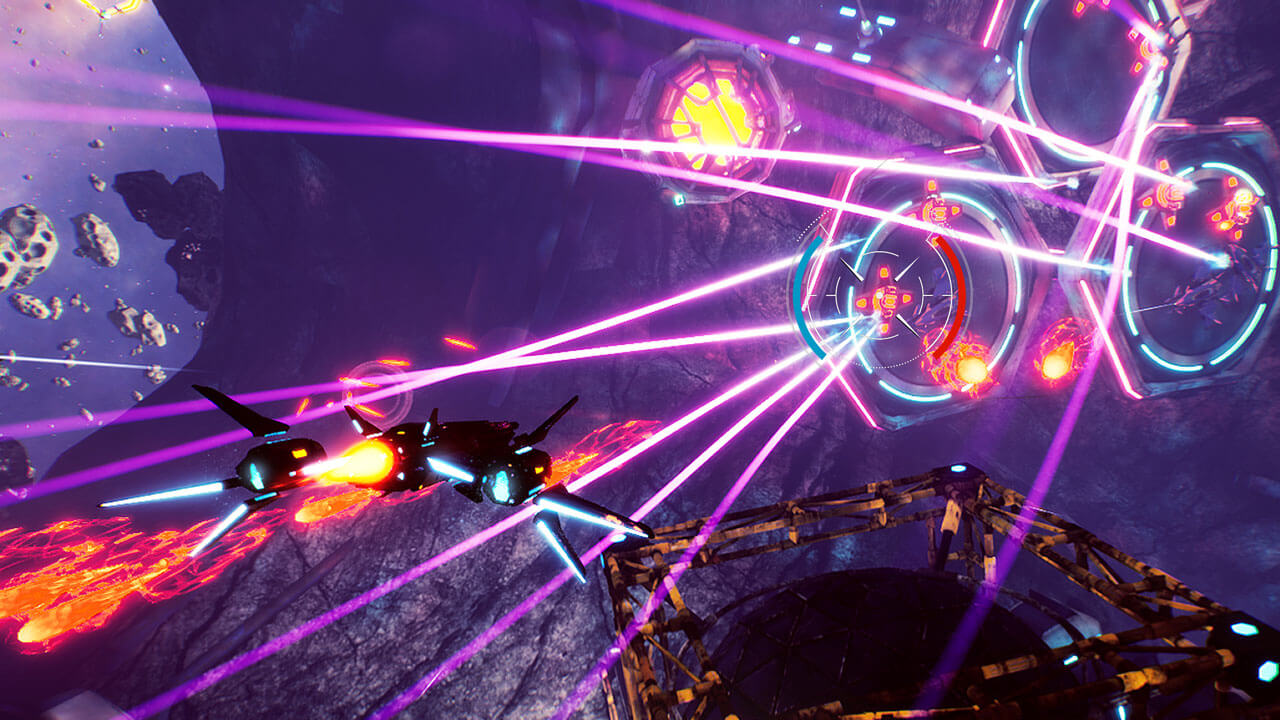This screenshot has width=1280, height=720.
Task: Select the turret pair at the top edge
Action: (1090, 8)
